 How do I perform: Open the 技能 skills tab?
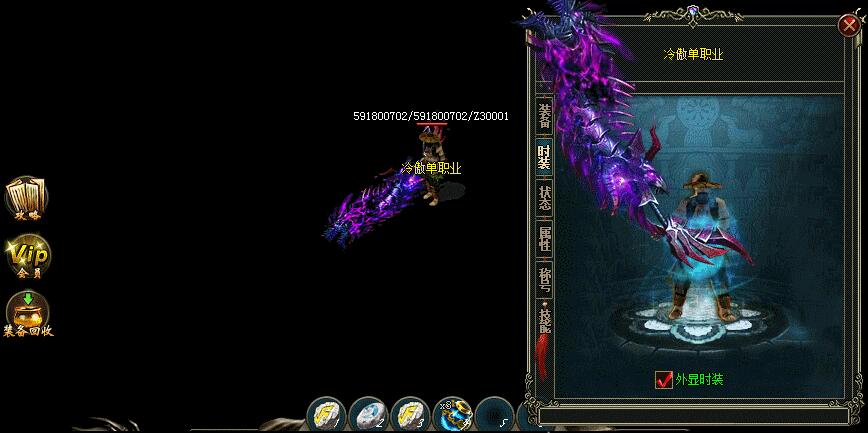pos(544,319)
